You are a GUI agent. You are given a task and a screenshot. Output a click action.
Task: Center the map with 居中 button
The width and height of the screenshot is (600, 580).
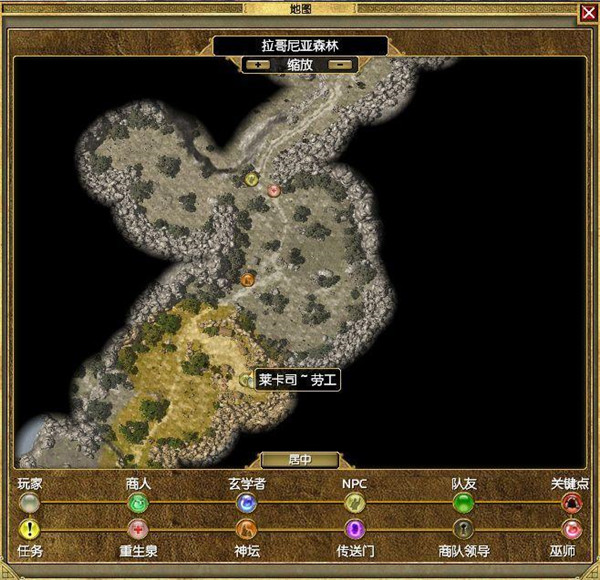[299, 460]
